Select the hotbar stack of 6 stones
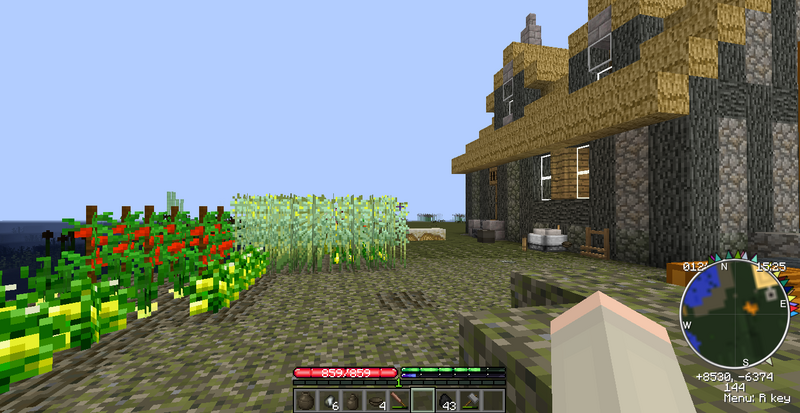The width and height of the screenshot is (800, 413). click(x=328, y=401)
